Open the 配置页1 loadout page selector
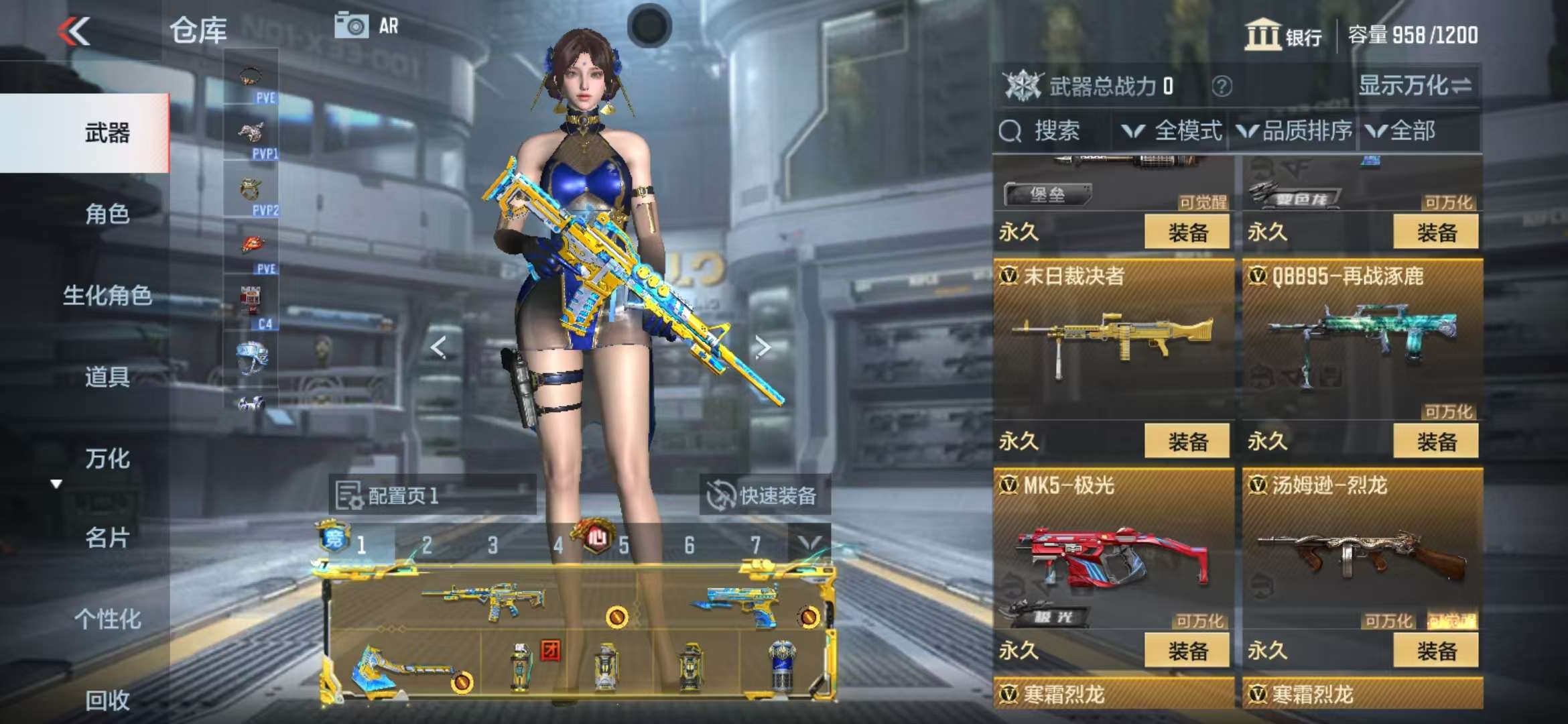Screen dimensions: 1568x724 coord(432,496)
